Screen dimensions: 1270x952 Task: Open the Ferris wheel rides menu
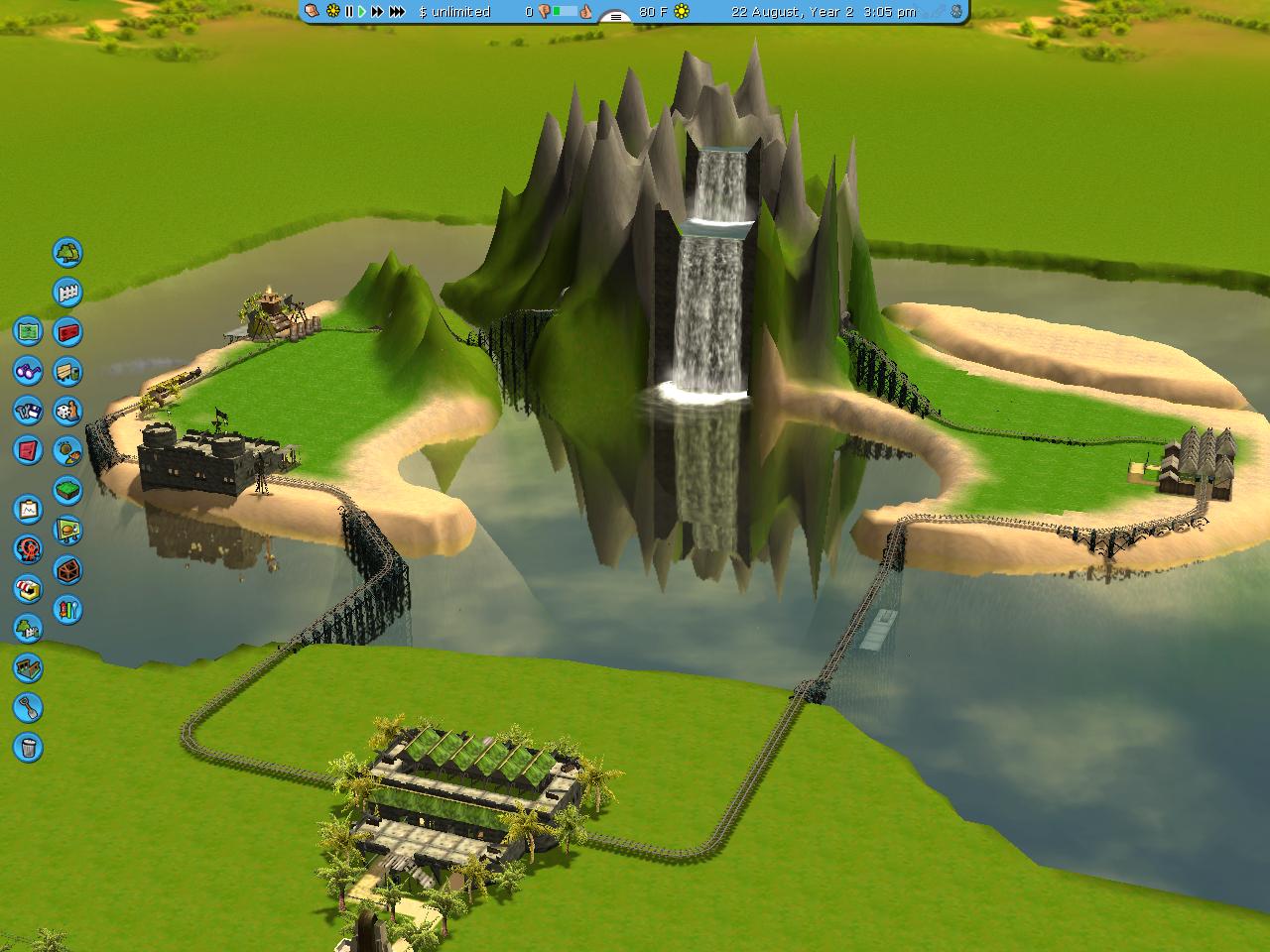pos(28,549)
